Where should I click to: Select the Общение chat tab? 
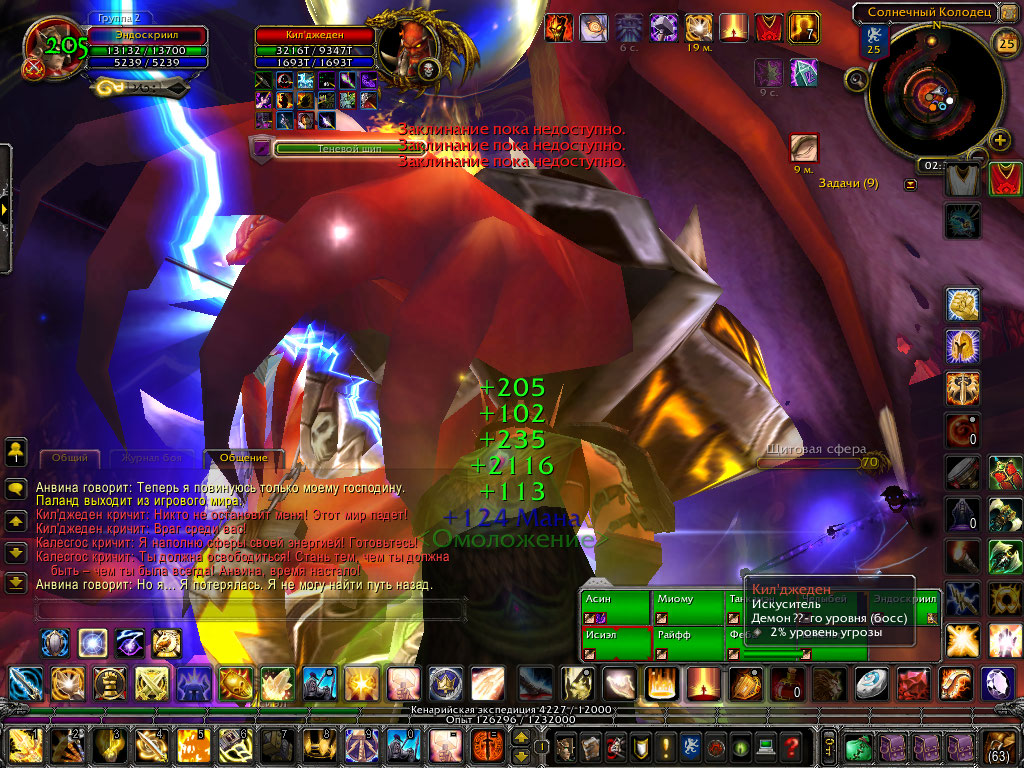click(243, 458)
